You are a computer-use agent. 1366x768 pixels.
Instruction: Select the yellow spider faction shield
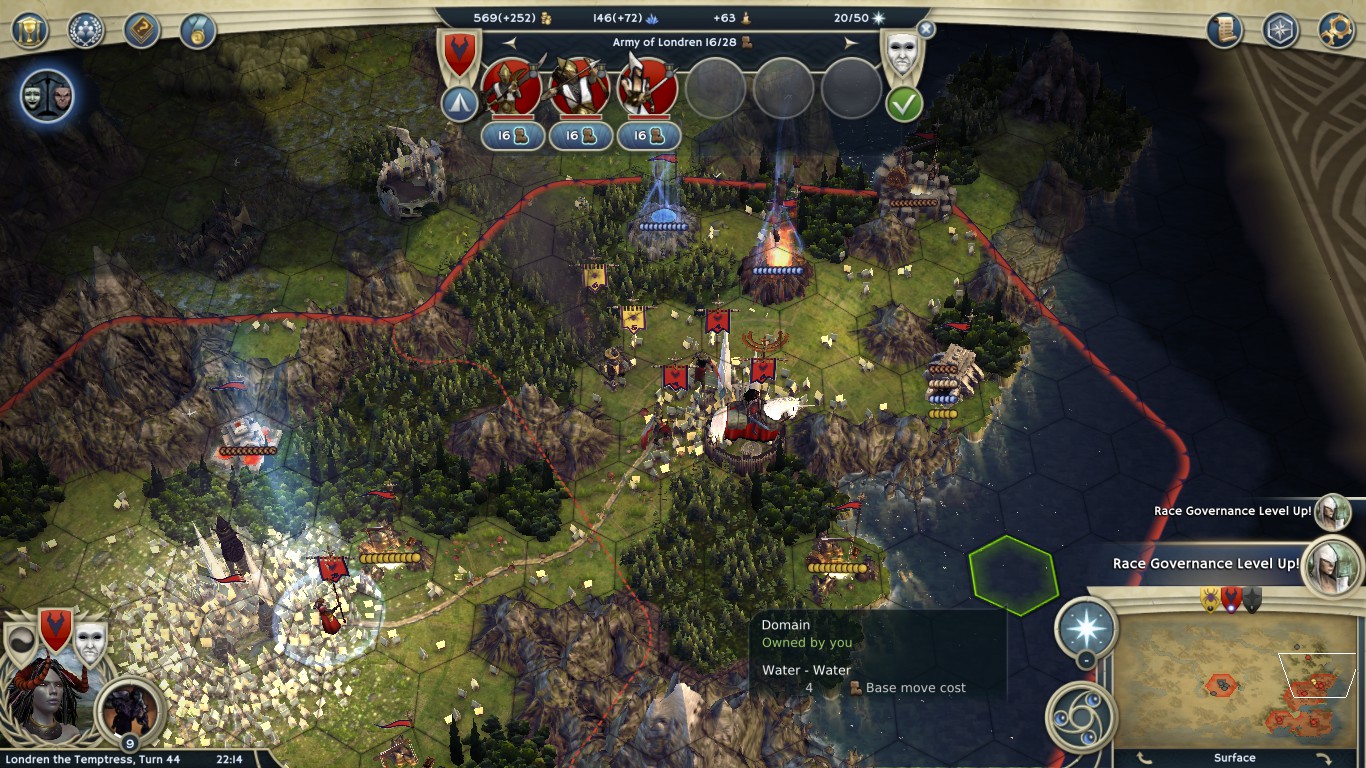coord(1211,600)
